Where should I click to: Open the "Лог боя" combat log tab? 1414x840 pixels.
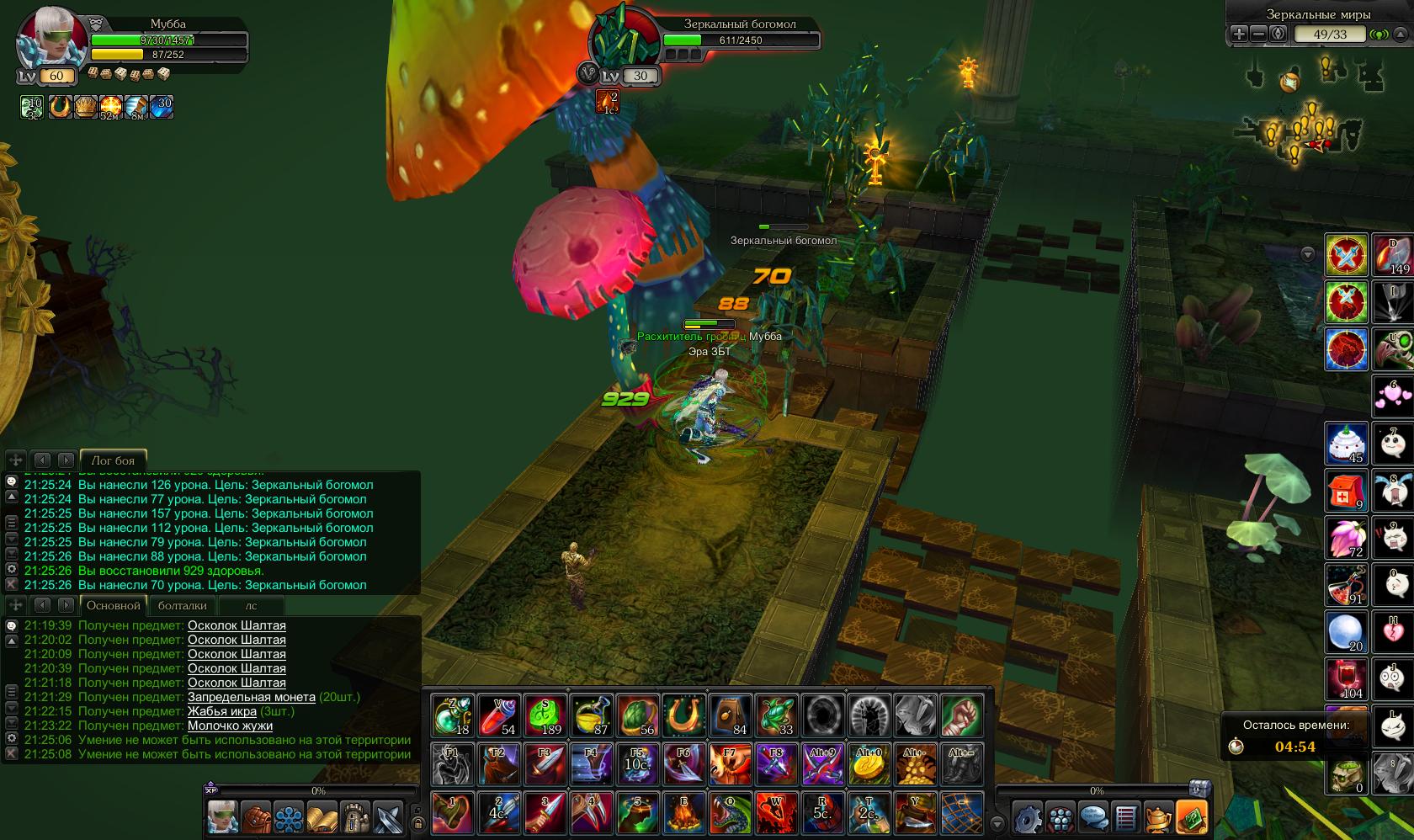pos(113,460)
